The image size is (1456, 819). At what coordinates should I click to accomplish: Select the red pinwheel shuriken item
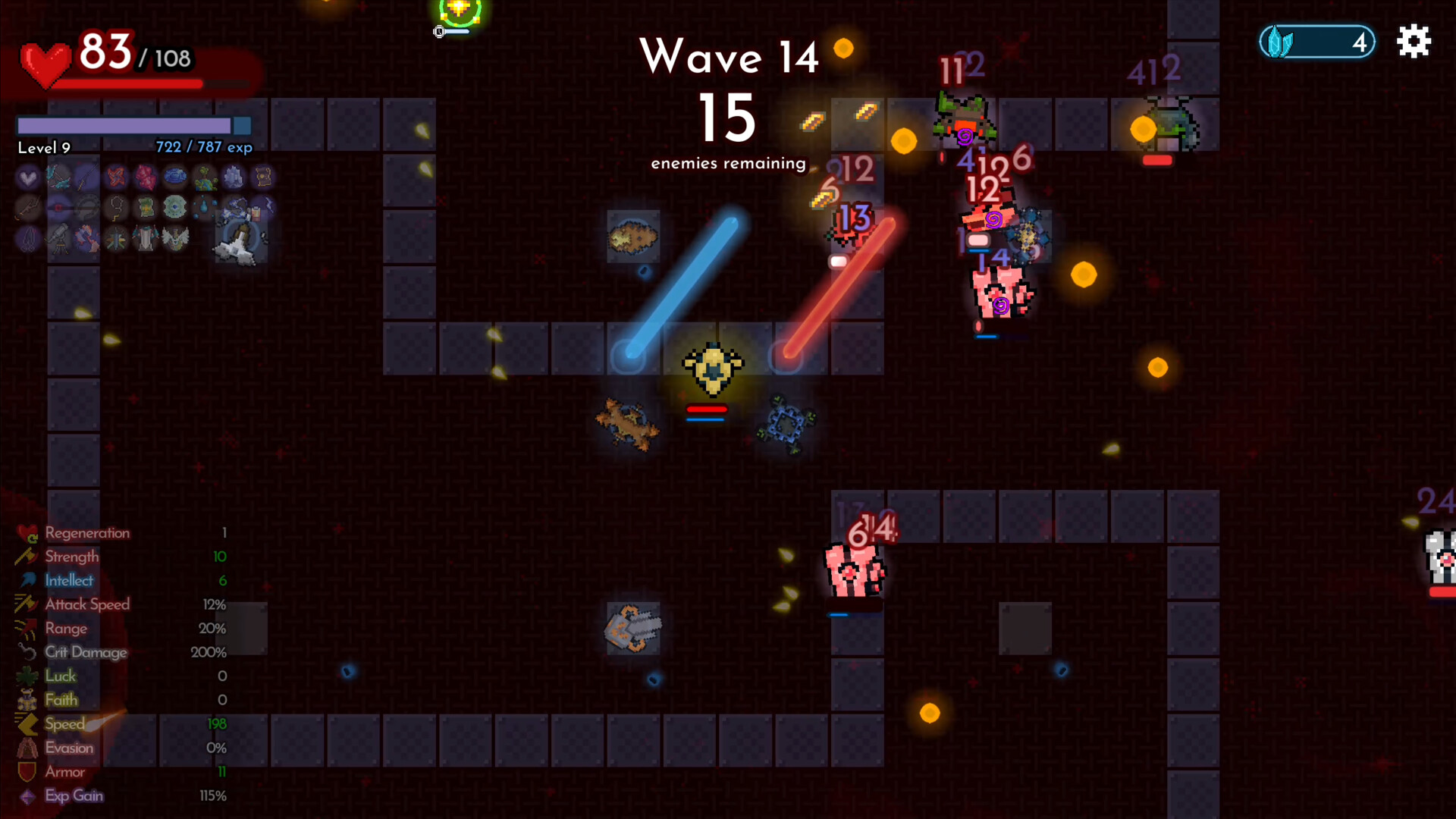116,178
